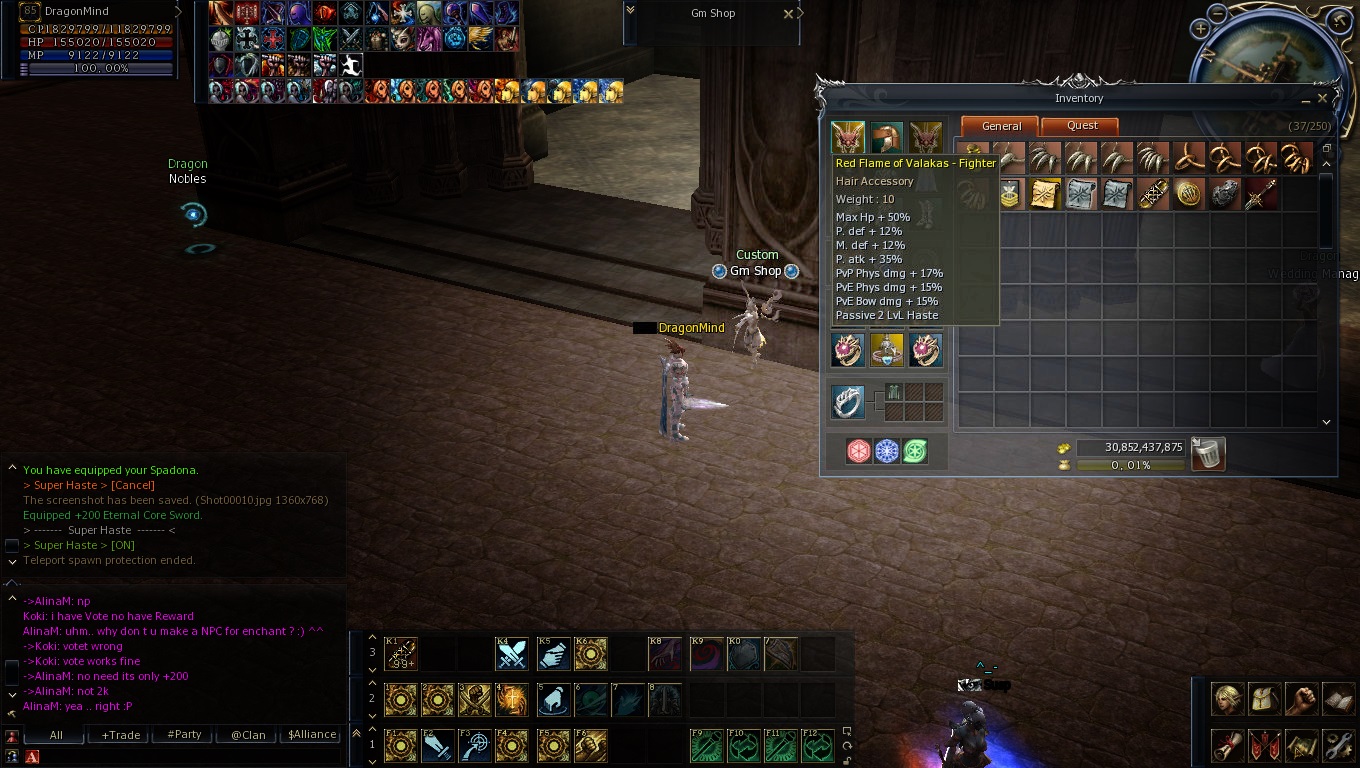Use the K4 crossed swords attack shortcut
The width and height of the screenshot is (1360, 768).
512,654
